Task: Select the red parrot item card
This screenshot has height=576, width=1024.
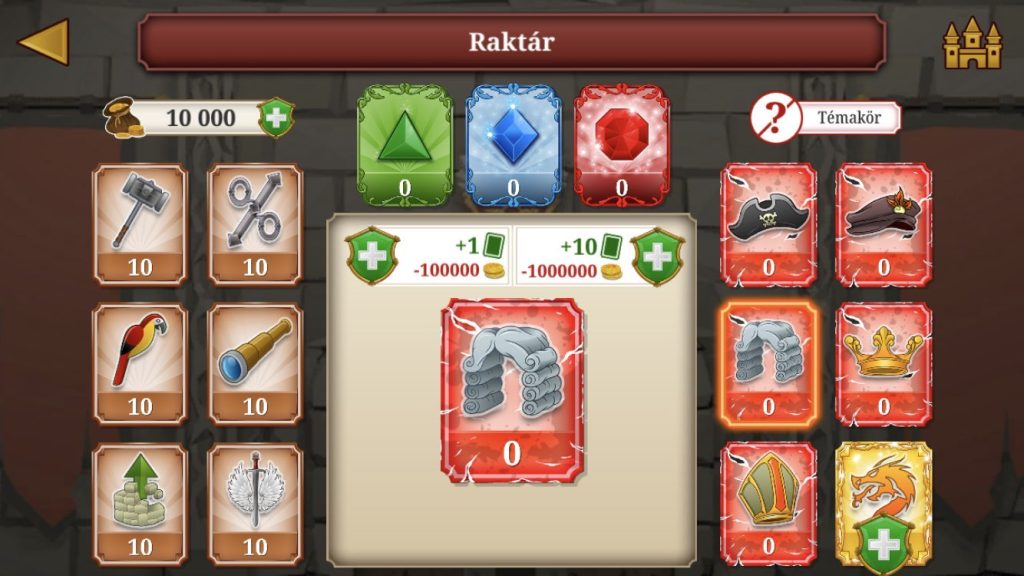Action: pos(140,364)
